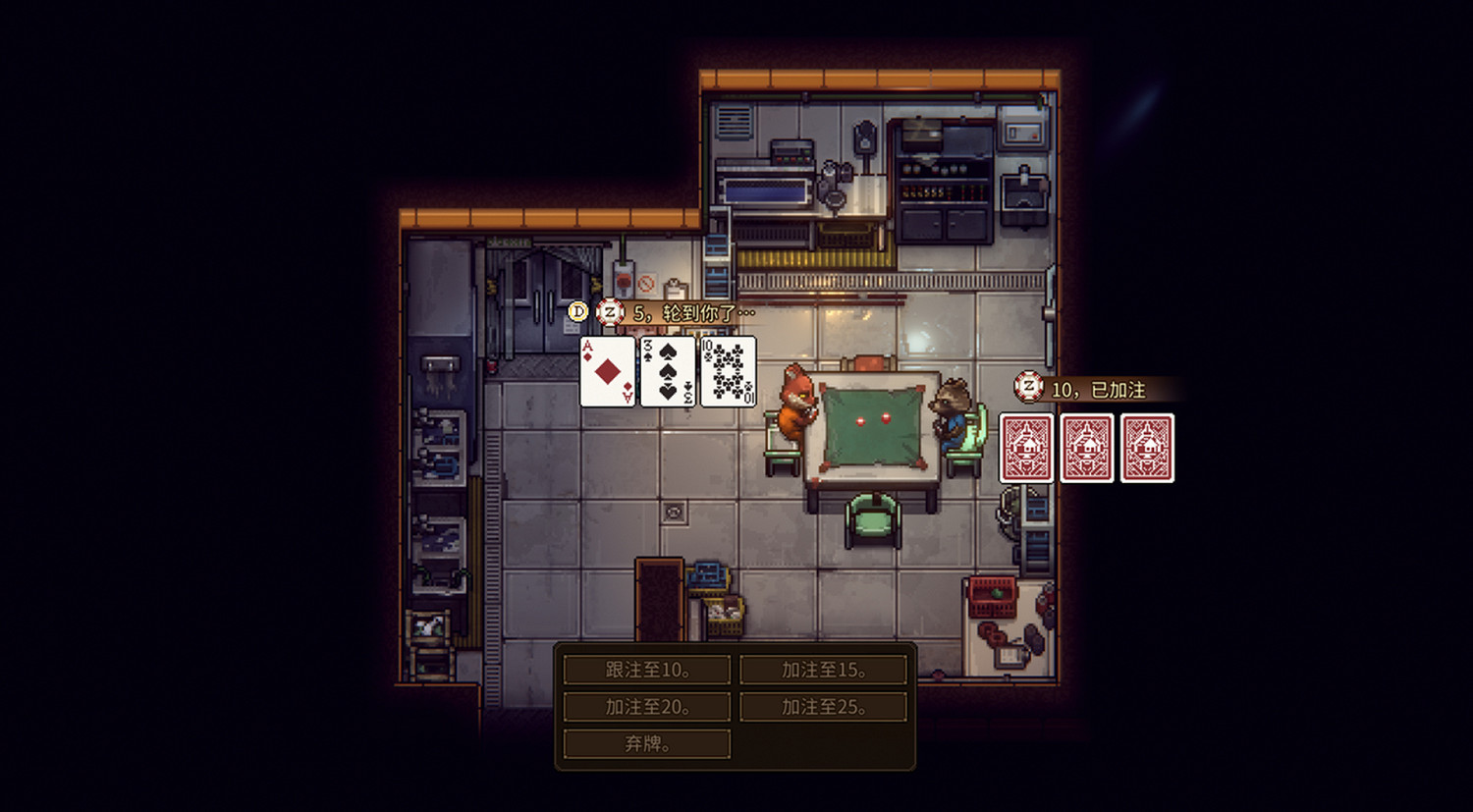Click the dialogue bubble saying 5, 轮到你了
Screen dimensions: 1473x812
pos(687,312)
